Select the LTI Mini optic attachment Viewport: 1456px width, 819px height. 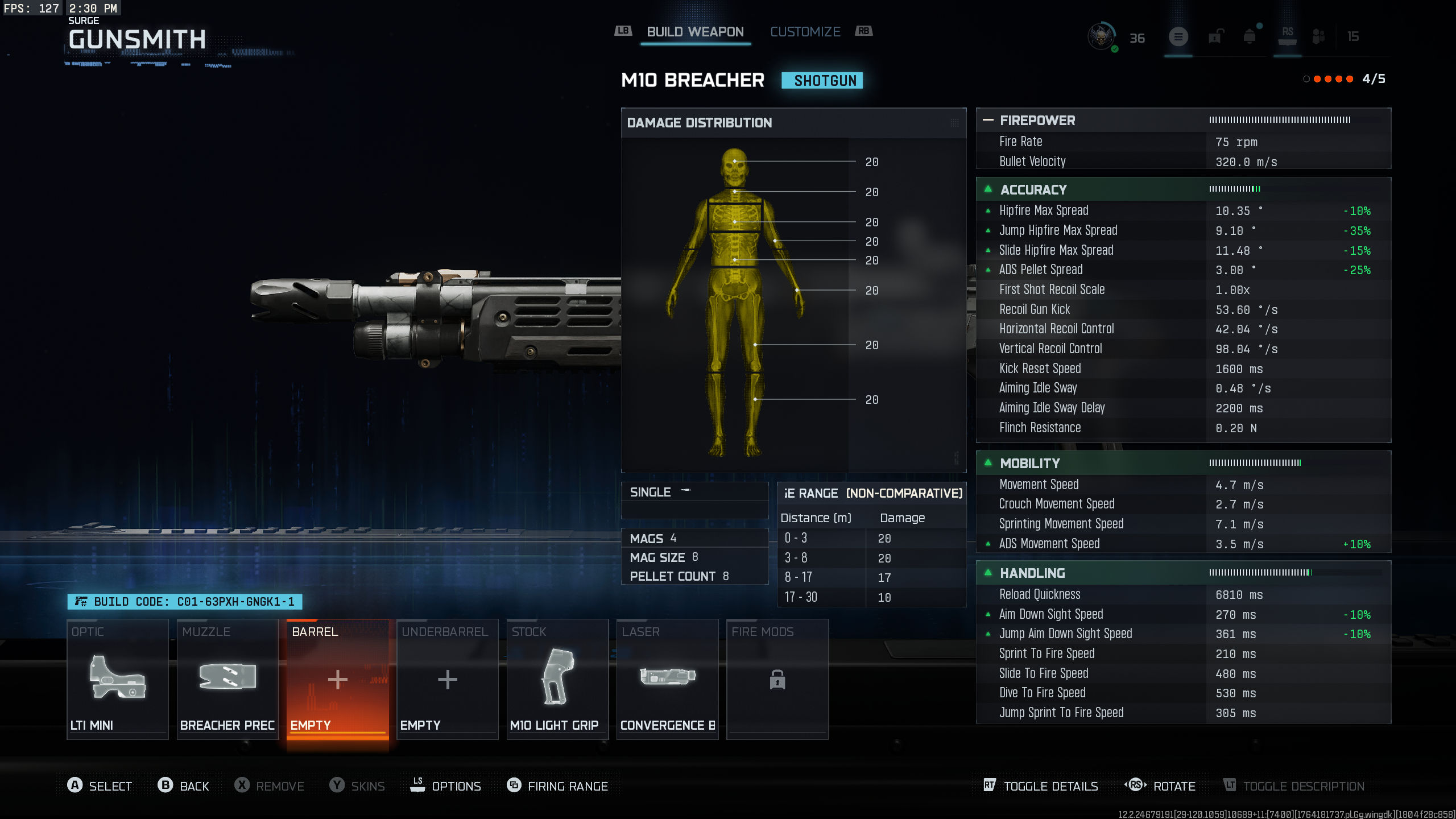click(x=117, y=680)
